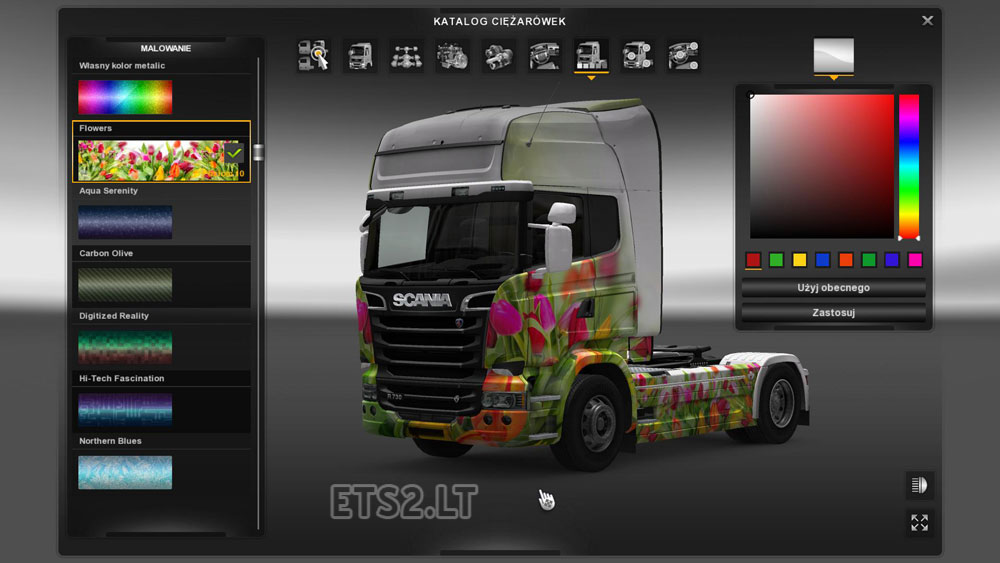Select the Carbon Olive paint

[125, 284]
